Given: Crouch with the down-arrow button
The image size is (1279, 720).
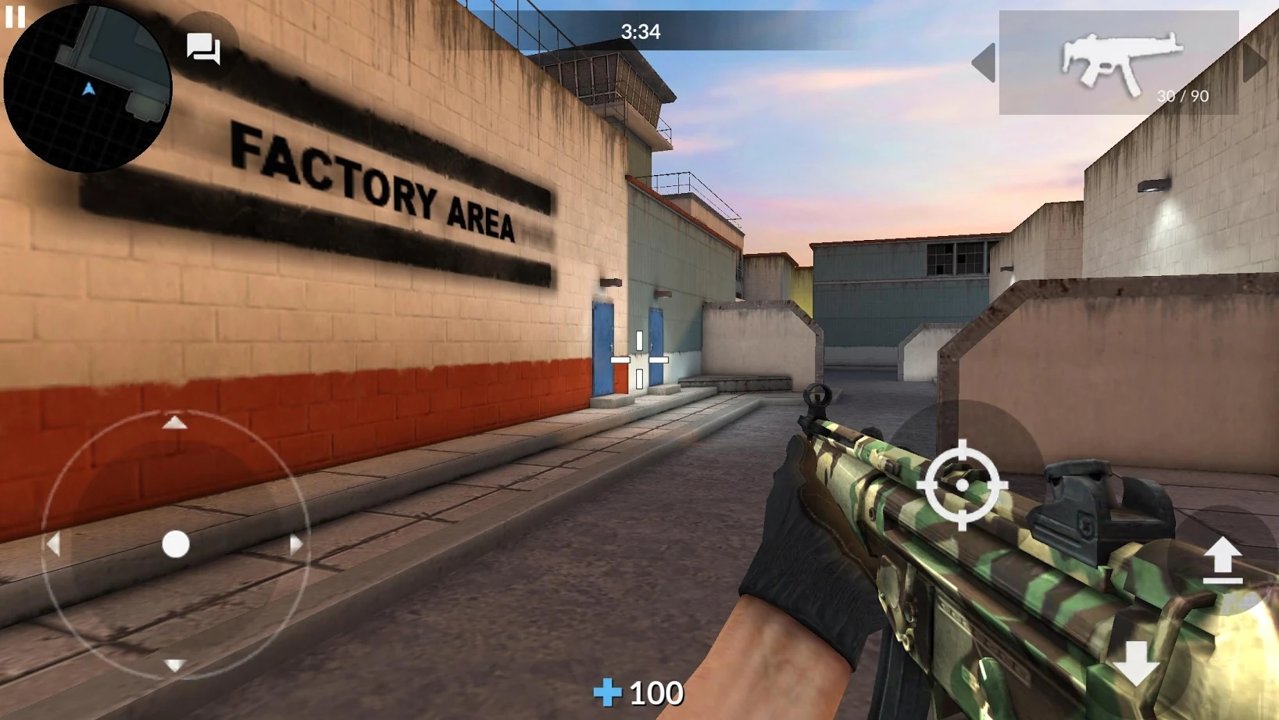Looking at the screenshot, I should tap(1136, 663).
